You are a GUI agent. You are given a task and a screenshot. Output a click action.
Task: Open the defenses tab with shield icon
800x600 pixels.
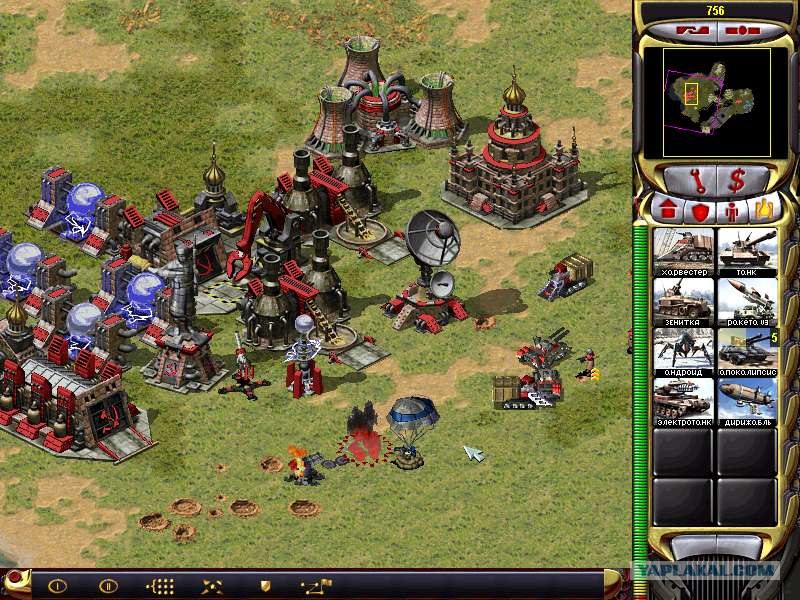[x=699, y=211]
